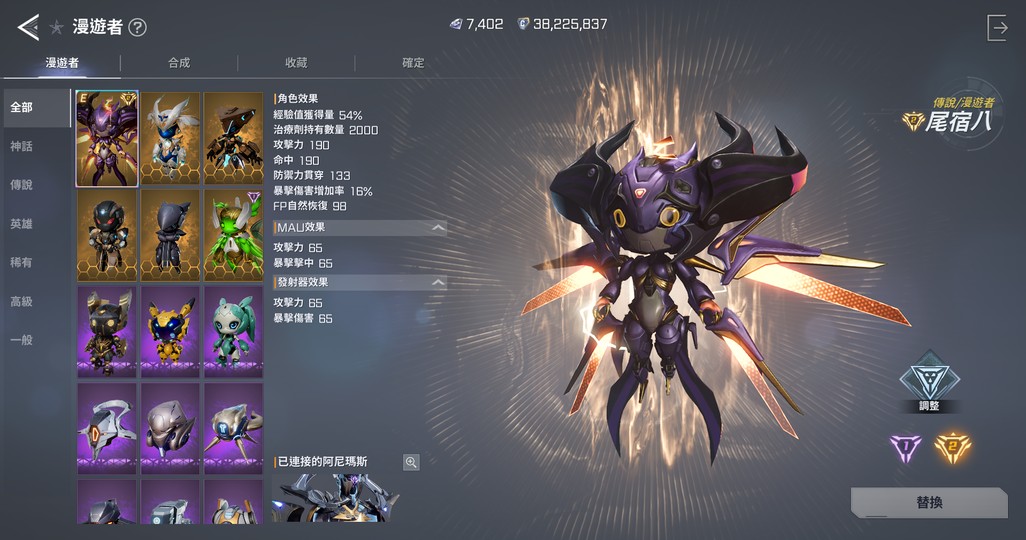Filter by 神話 rarity
The height and width of the screenshot is (540, 1026).
(x=22, y=146)
